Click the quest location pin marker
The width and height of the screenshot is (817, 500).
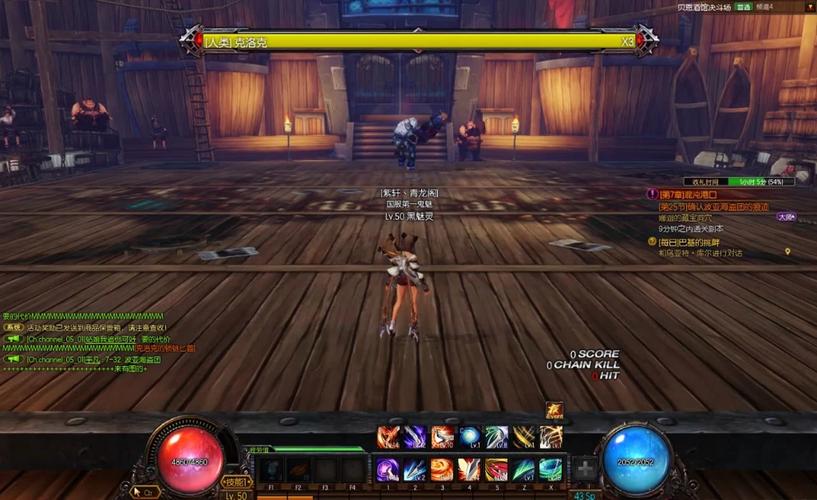pos(788,252)
